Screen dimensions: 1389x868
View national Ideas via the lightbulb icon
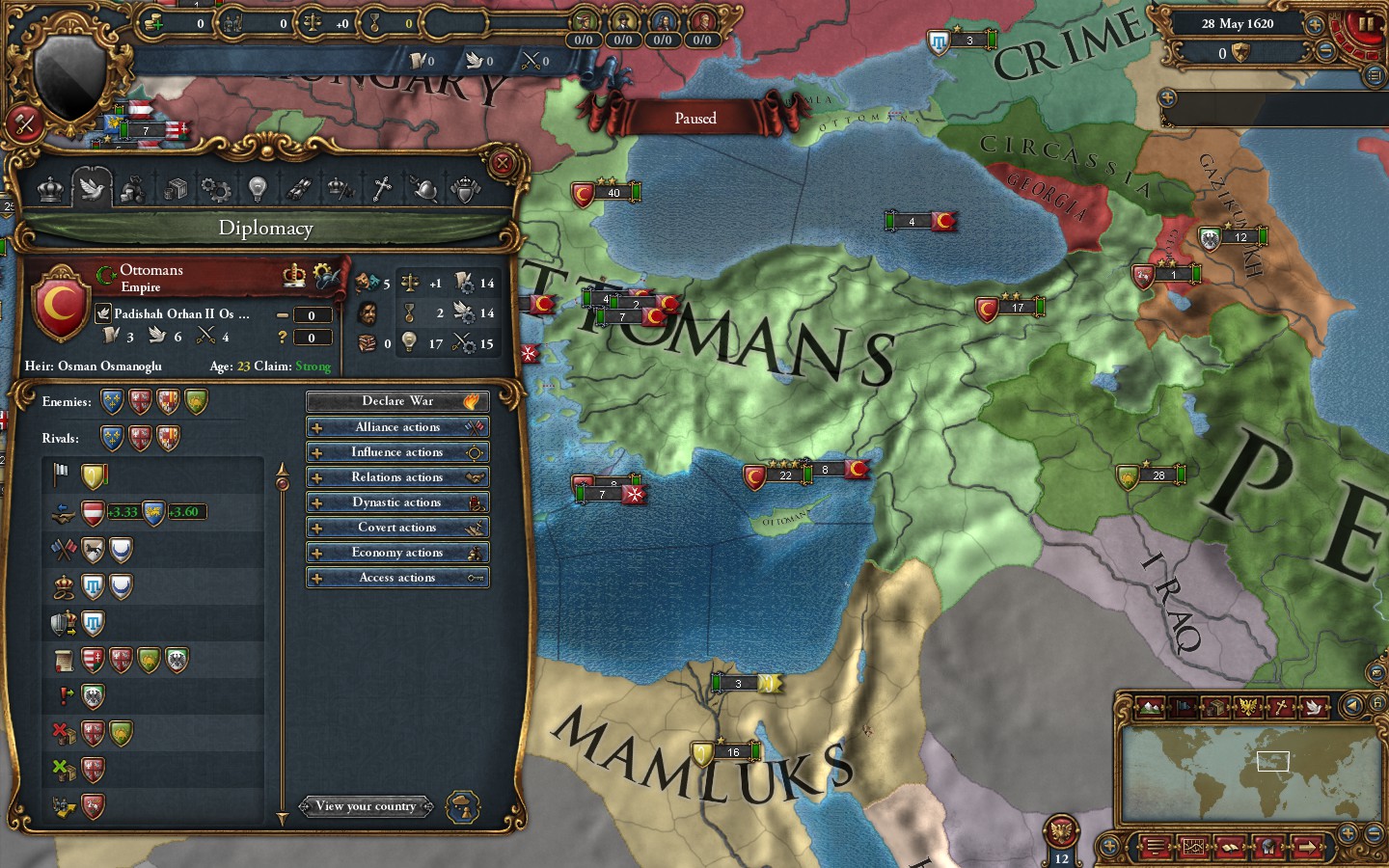pos(257,188)
